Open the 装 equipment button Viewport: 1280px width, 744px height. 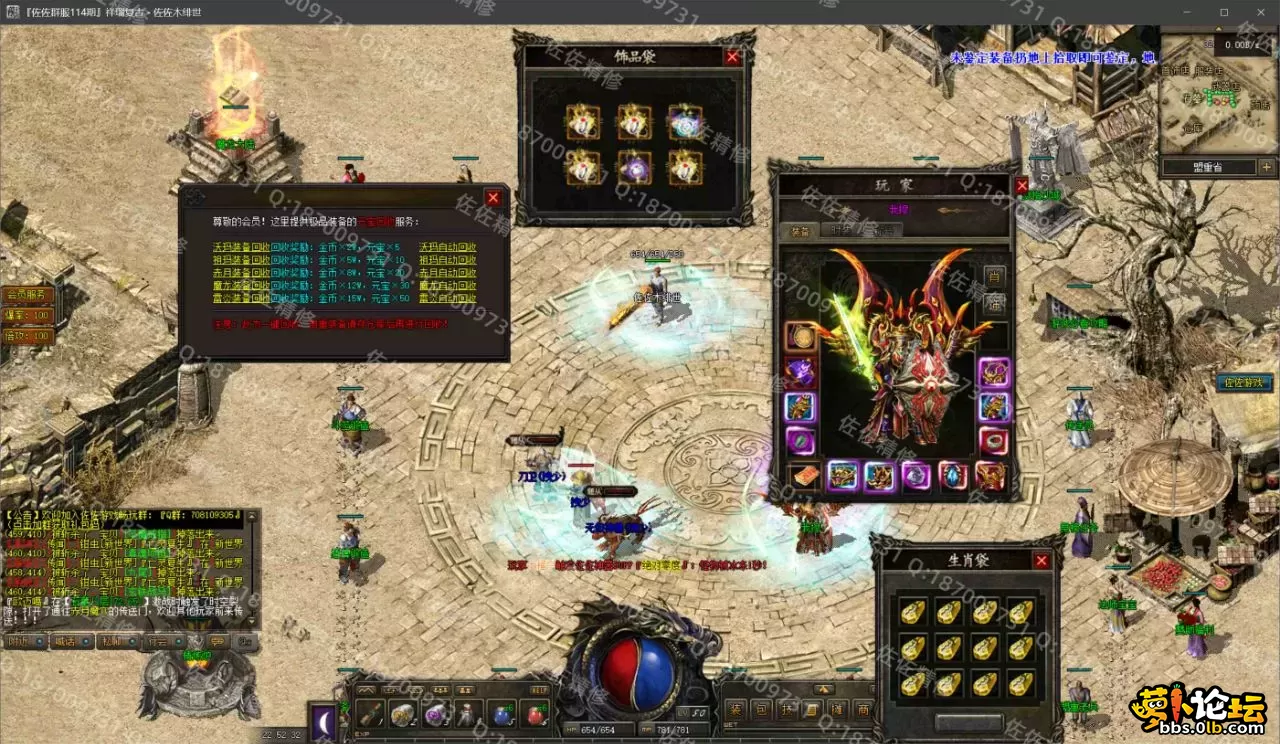coord(735,710)
